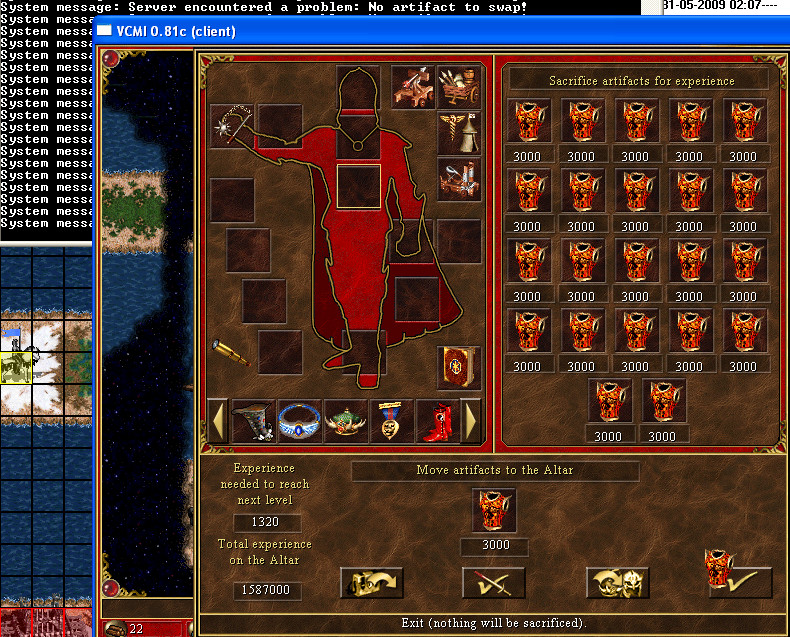The image size is (790, 637).
Task: Pick the skull medal artifact in the backpack
Action: point(392,421)
